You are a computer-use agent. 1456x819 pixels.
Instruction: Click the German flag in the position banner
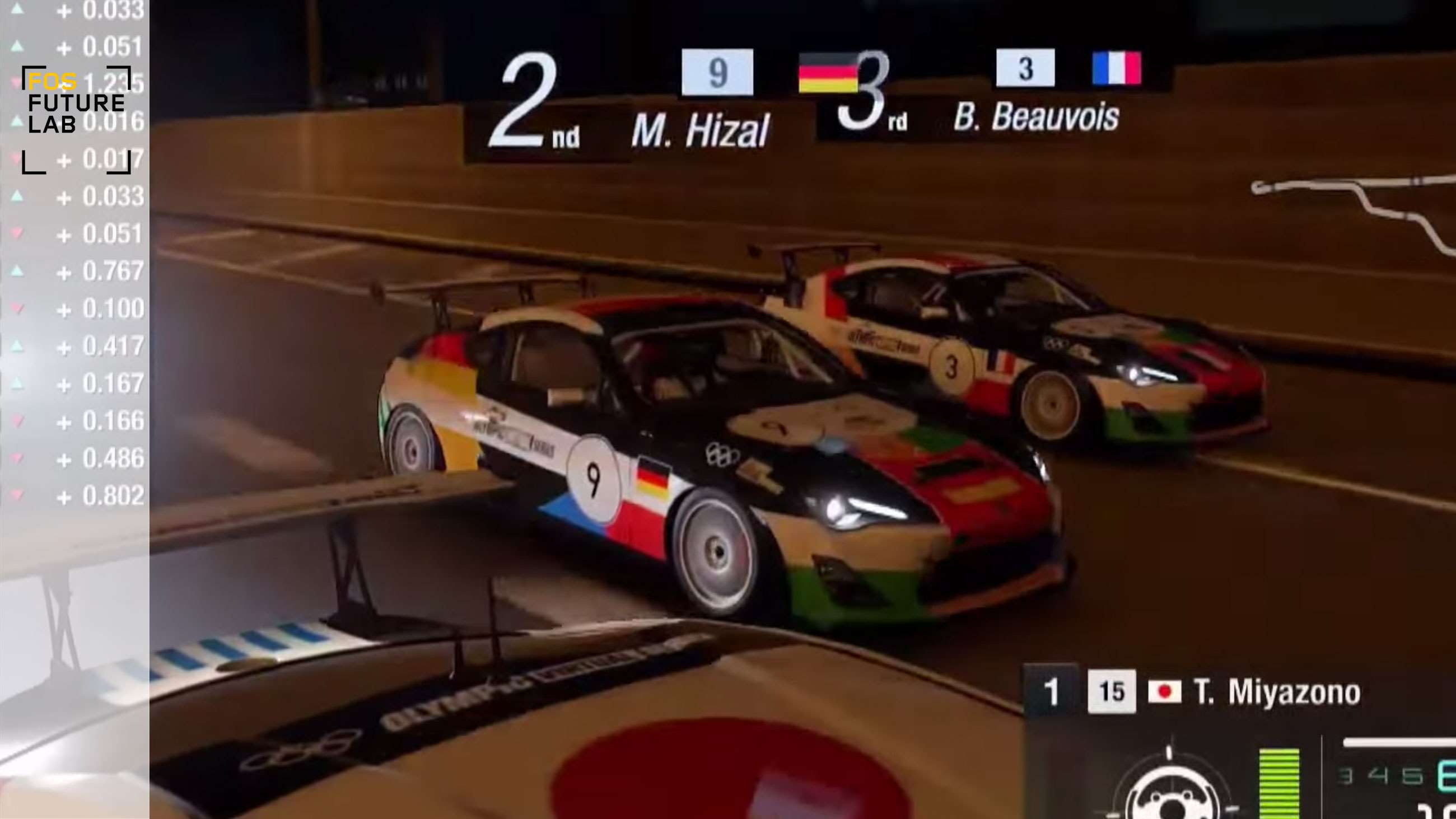pos(827,72)
